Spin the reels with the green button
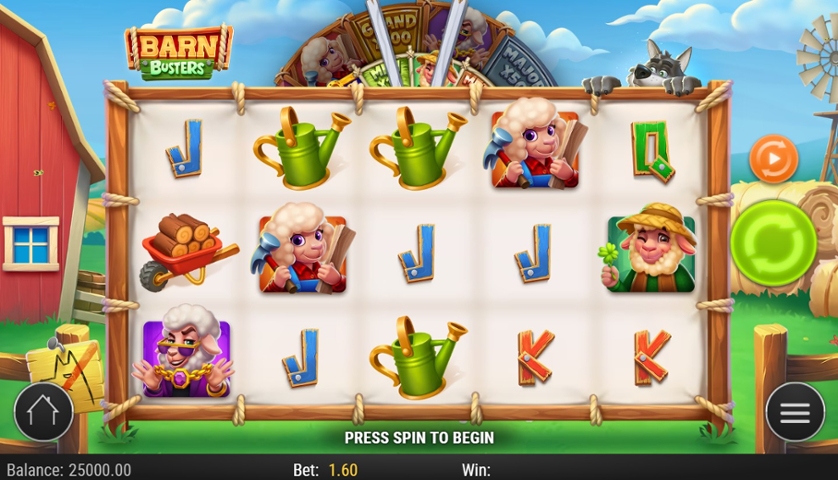The width and height of the screenshot is (838, 480). click(x=773, y=244)
